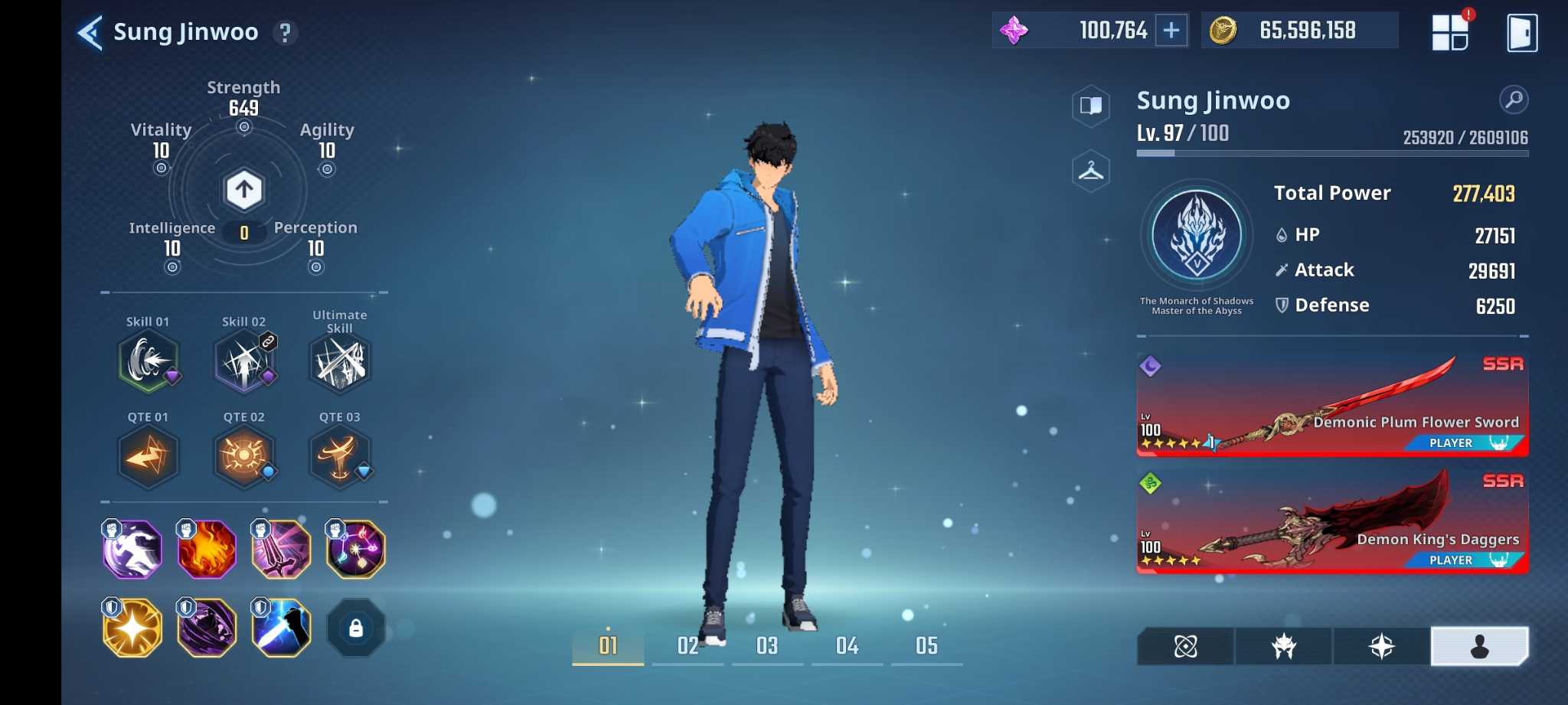Switch to preset 02 tab

click(688, 646)
